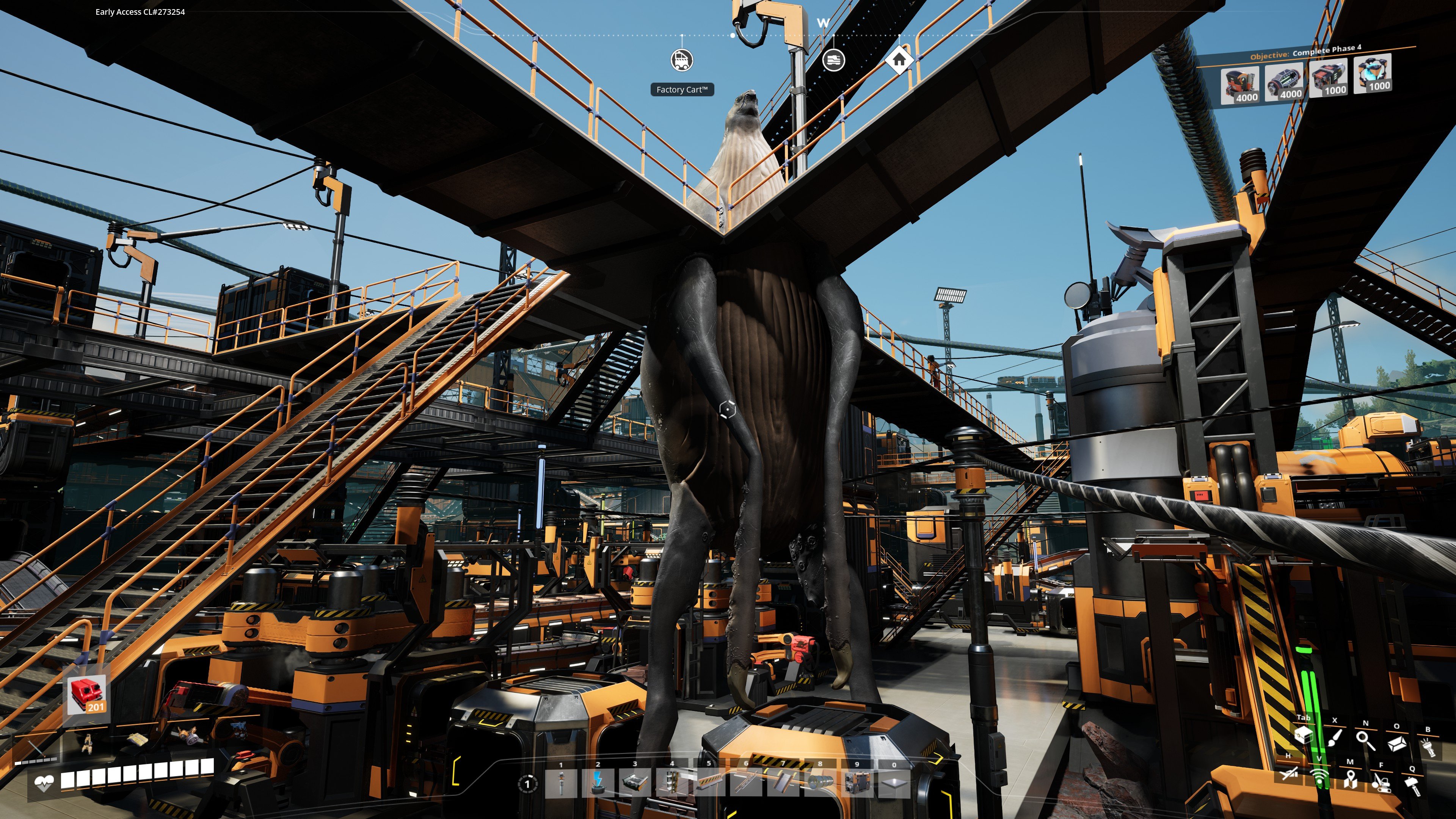Screen dimensions: 1456x819
Task: Click the hotbar page number indicator
Action: tap(527, 784)
